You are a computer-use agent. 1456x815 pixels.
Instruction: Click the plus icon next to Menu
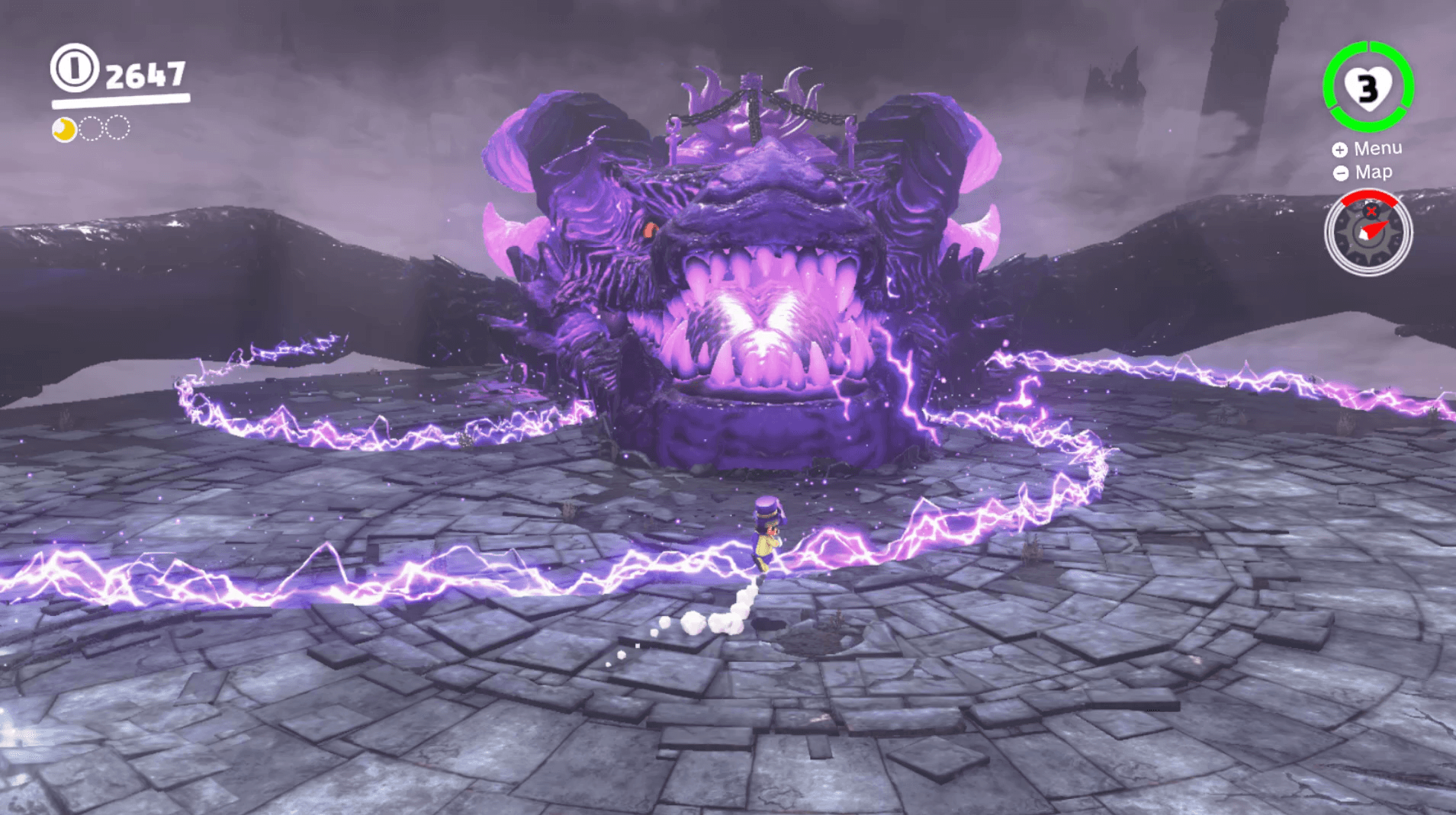(x=1340, y=149)
